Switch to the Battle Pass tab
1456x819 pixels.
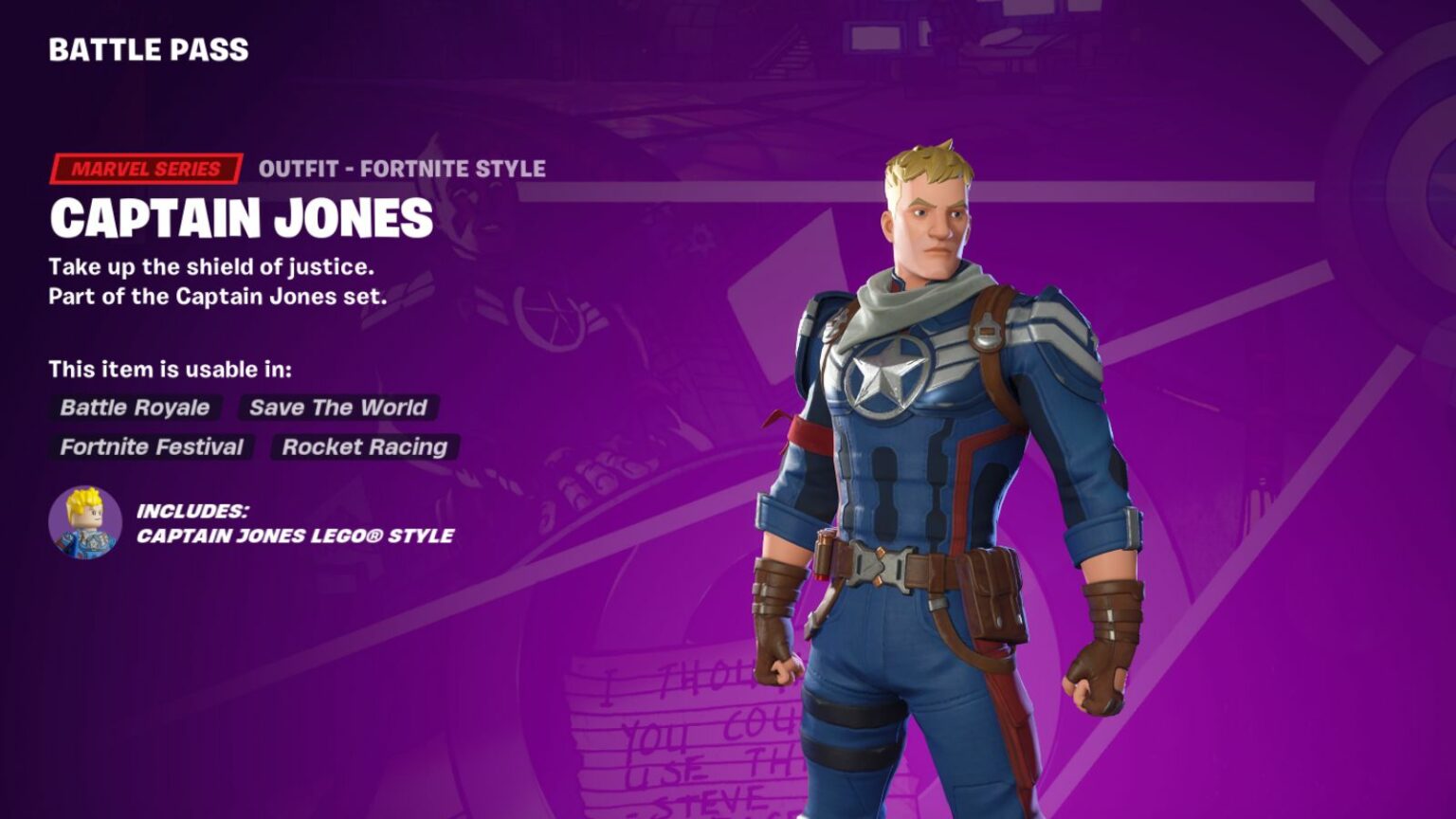[147, 50]
